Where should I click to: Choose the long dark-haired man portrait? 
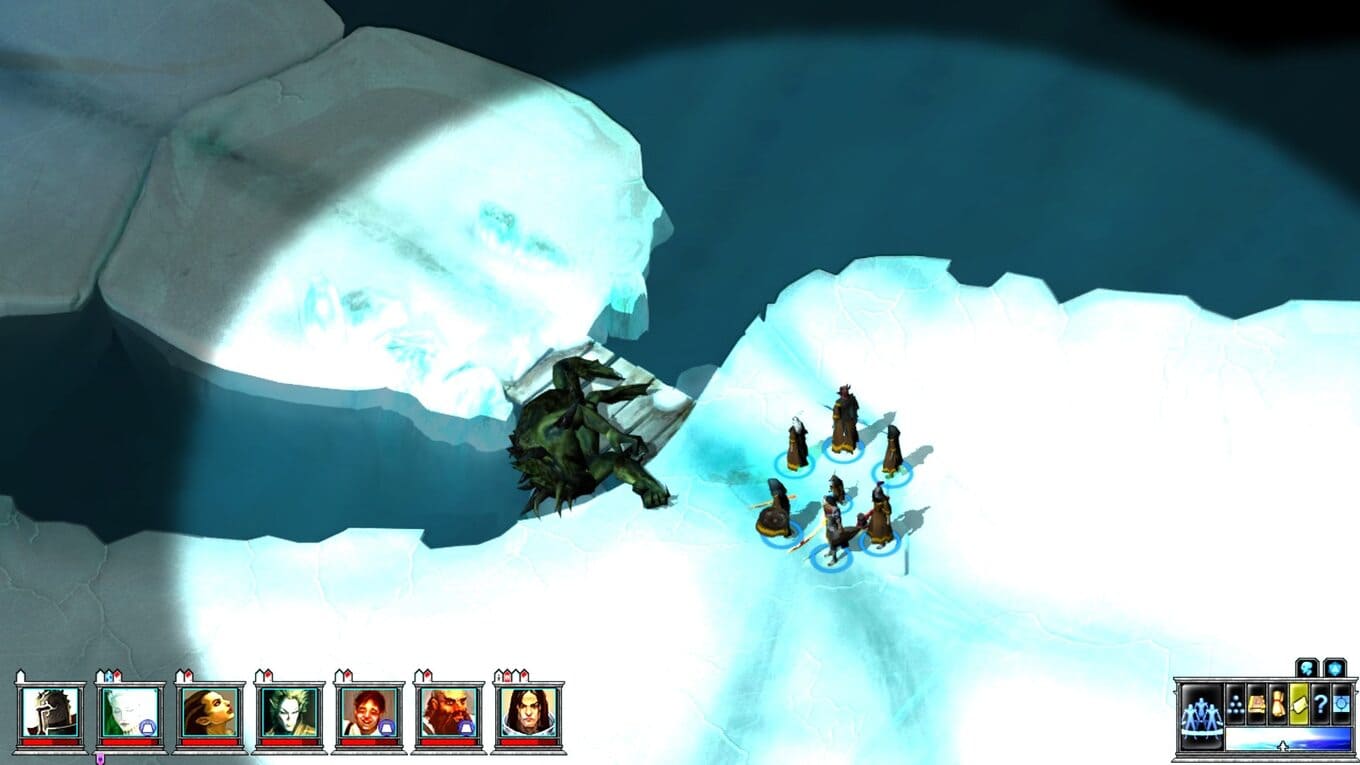point(528,713)
